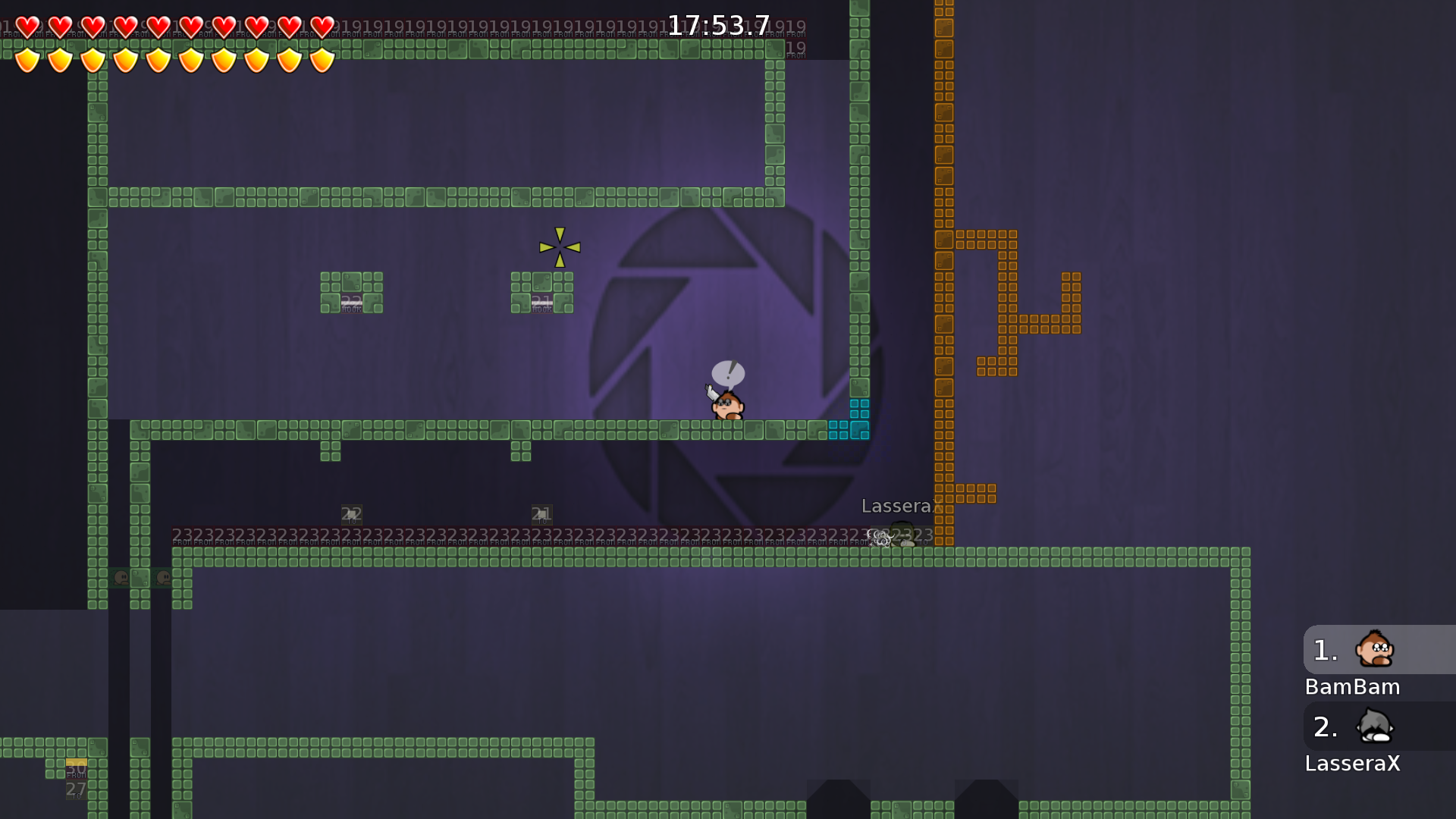Click BamBam's tee avatar on the leaderboard

[x=1375, y=651]
